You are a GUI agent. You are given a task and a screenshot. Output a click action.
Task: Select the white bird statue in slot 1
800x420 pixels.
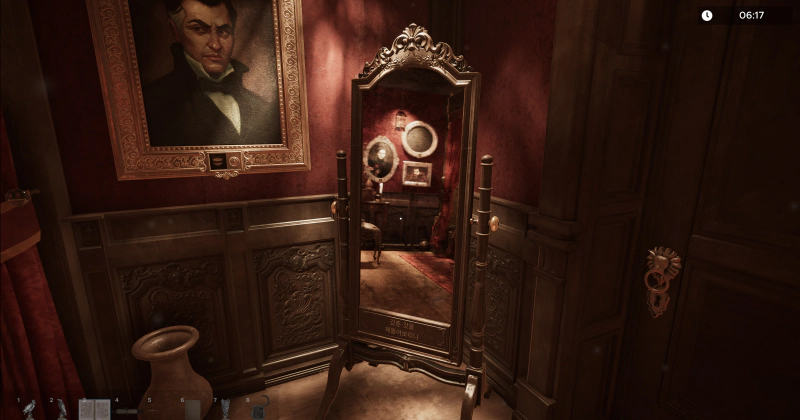(29, 409)
